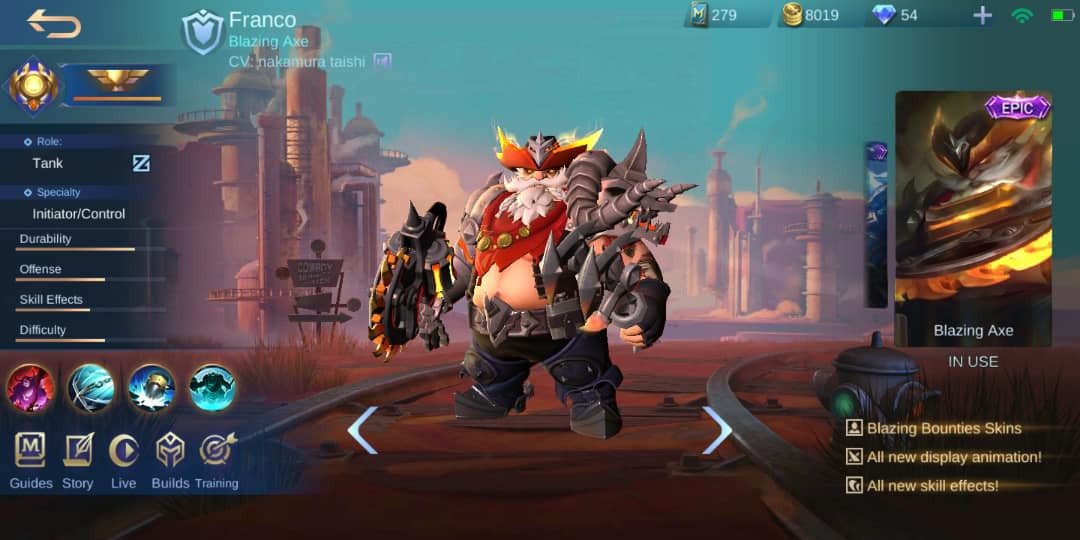Show the next hero with right arrow
1080x540 pixels.
point(717,430)
